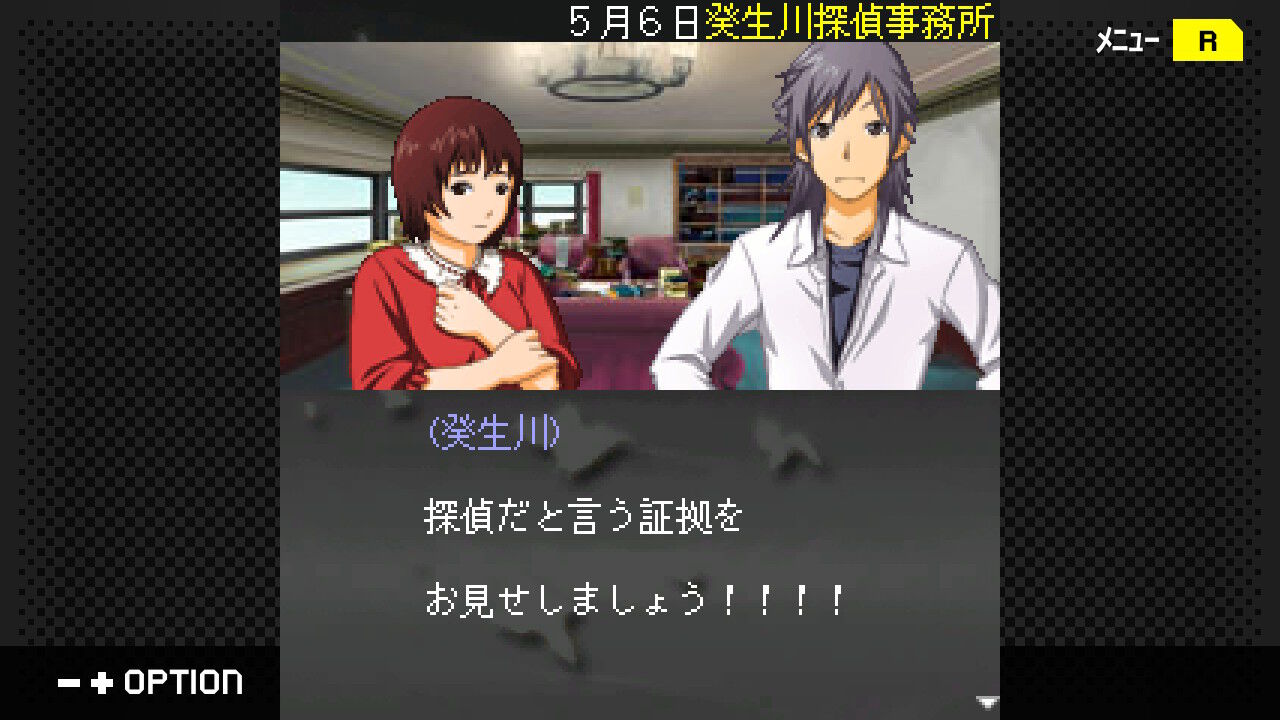Click the OPTION text control
Screen dimensions: 1280x720
pos(185,682)
